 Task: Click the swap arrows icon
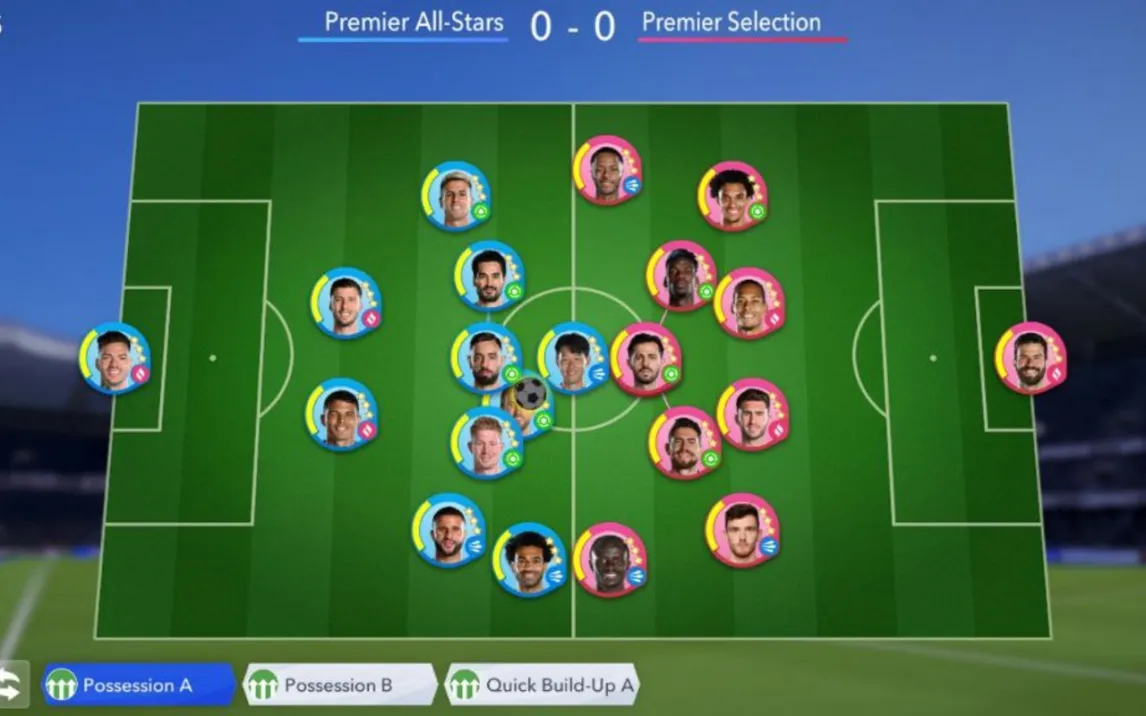point(11,686)
